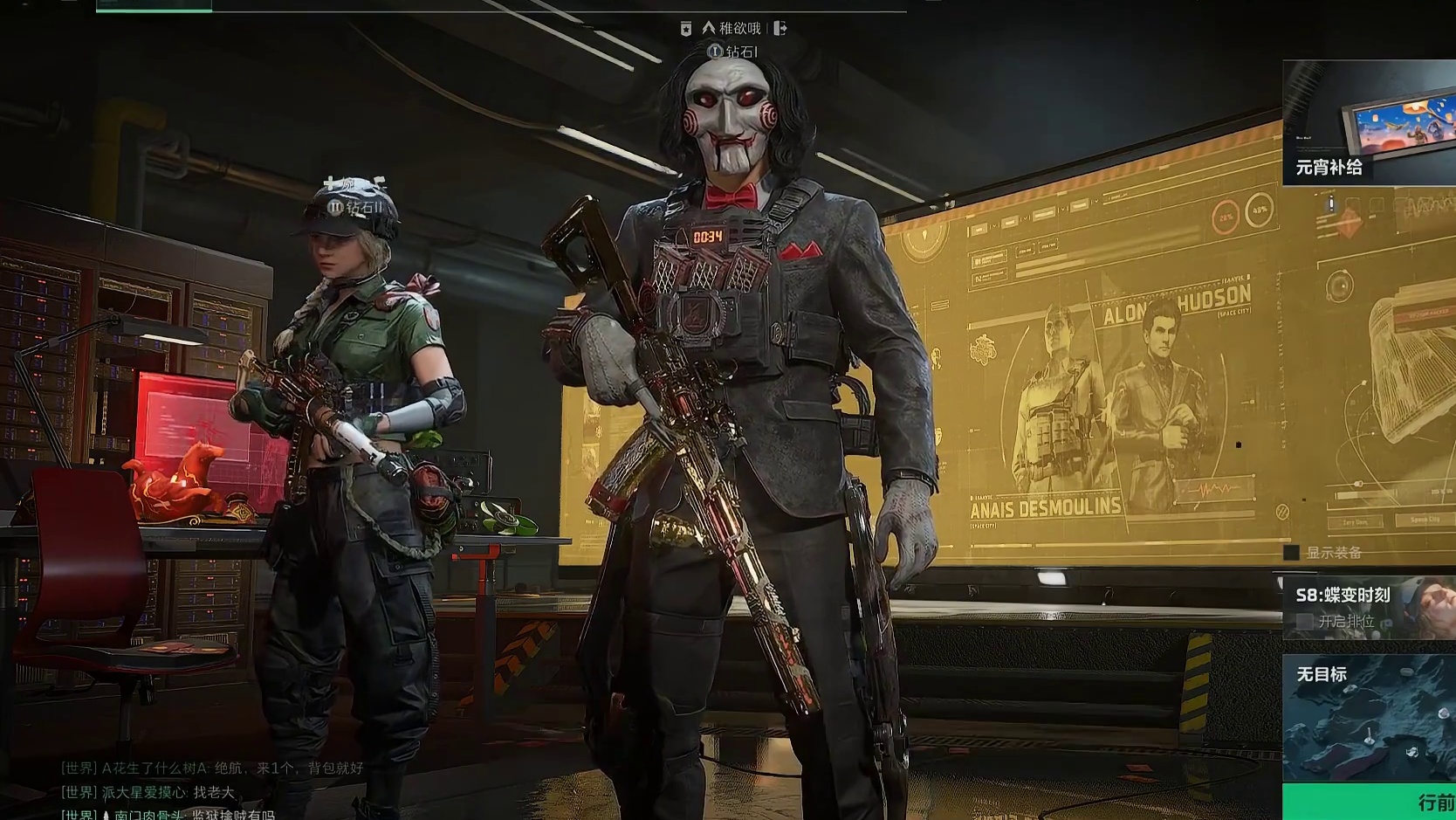
Task: Open the 无目标 map selection tile
Action: [x=1369, y=718]
